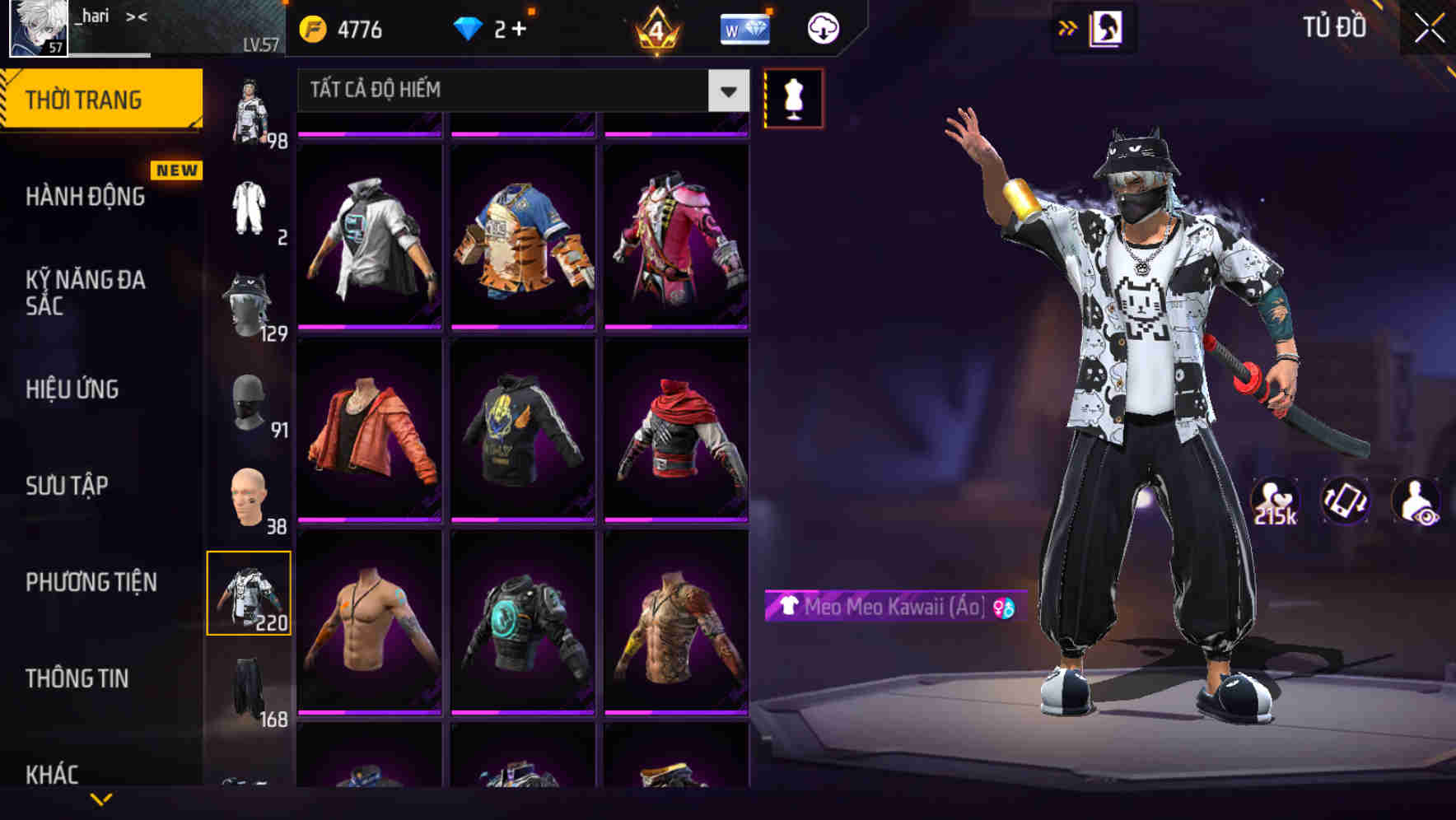The width and height of the screenshot is (1456, 820).
Task: Expand the sidebar with the bottom chevron
Action: [x=102, y=800]
